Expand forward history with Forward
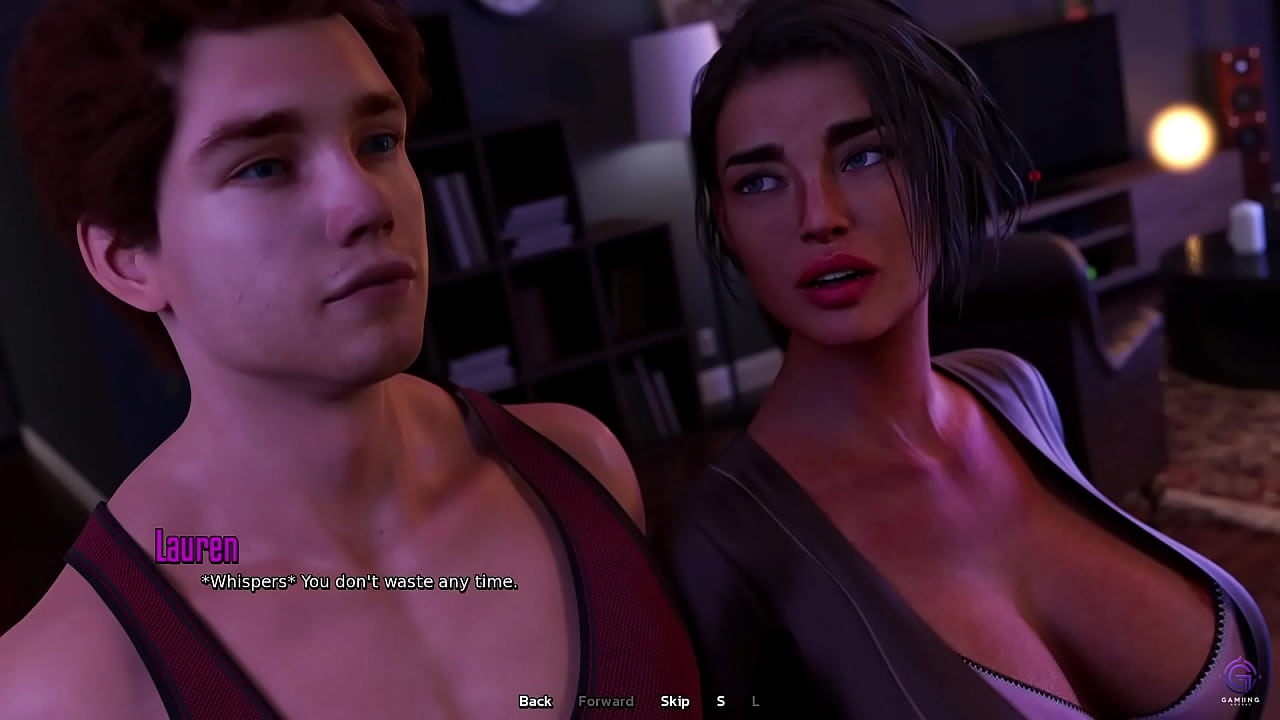 [x=606, y=702]
